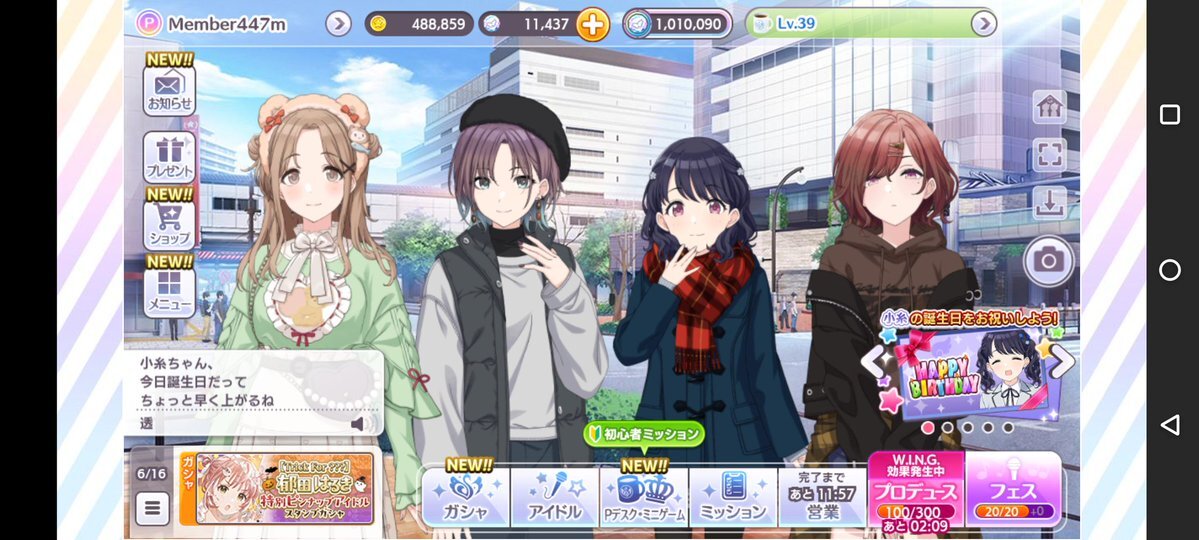The height and width of the screenshot is (540, 1199).
Task: Open the stamp gacha banner
Action: coord(284,488)
